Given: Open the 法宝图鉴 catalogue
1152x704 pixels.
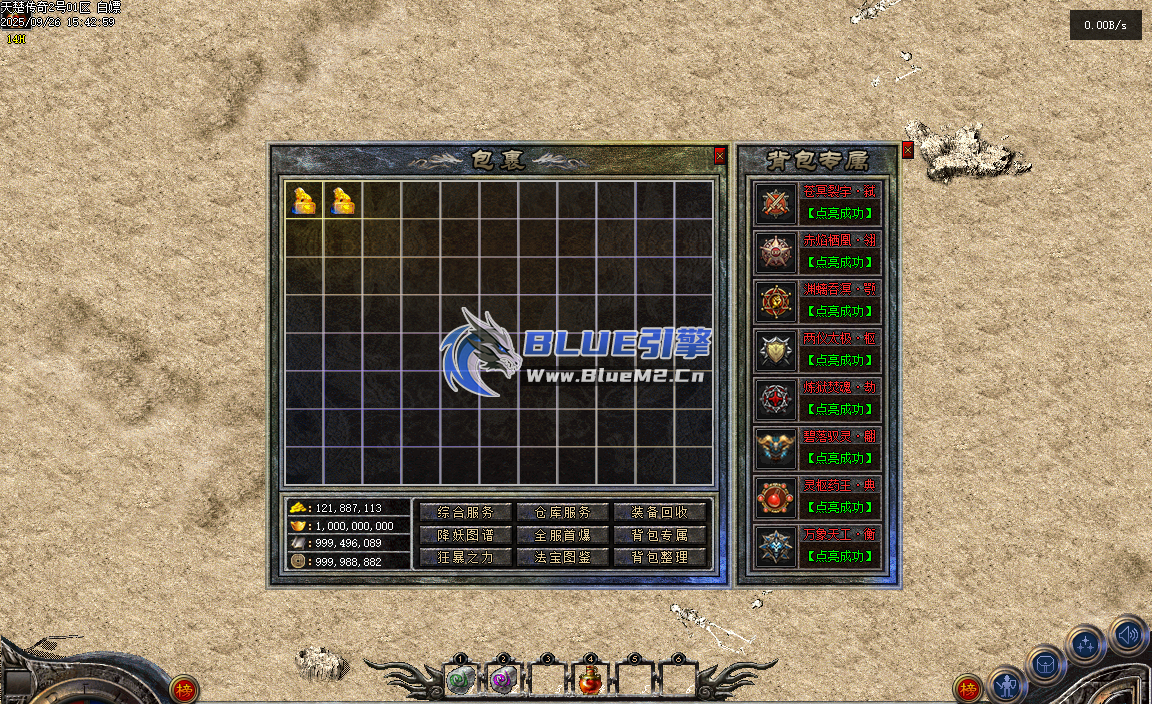Looking at the screenshot, I should [x=563, y=557].
